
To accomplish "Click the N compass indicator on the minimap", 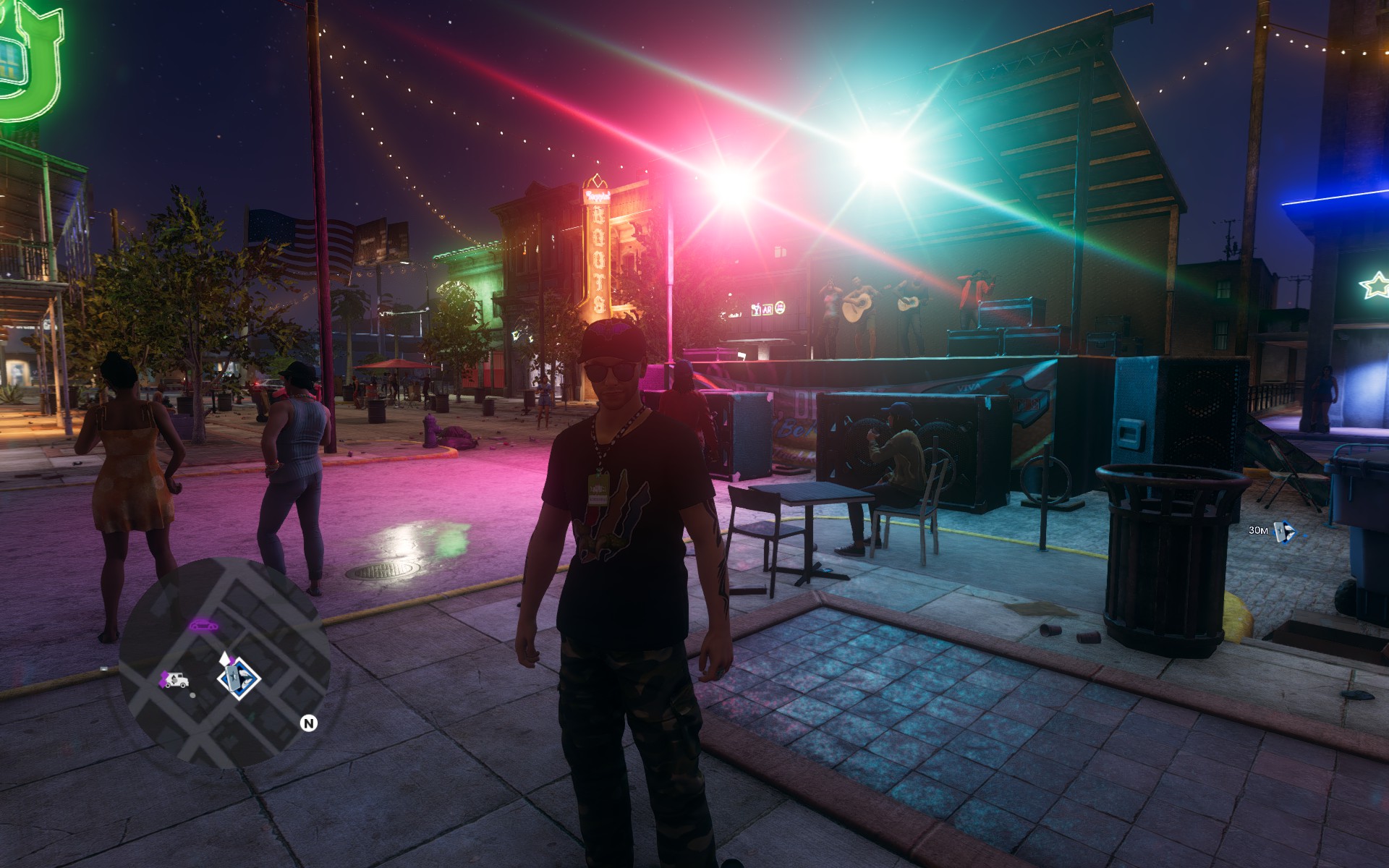I will [x=309, y=723].
